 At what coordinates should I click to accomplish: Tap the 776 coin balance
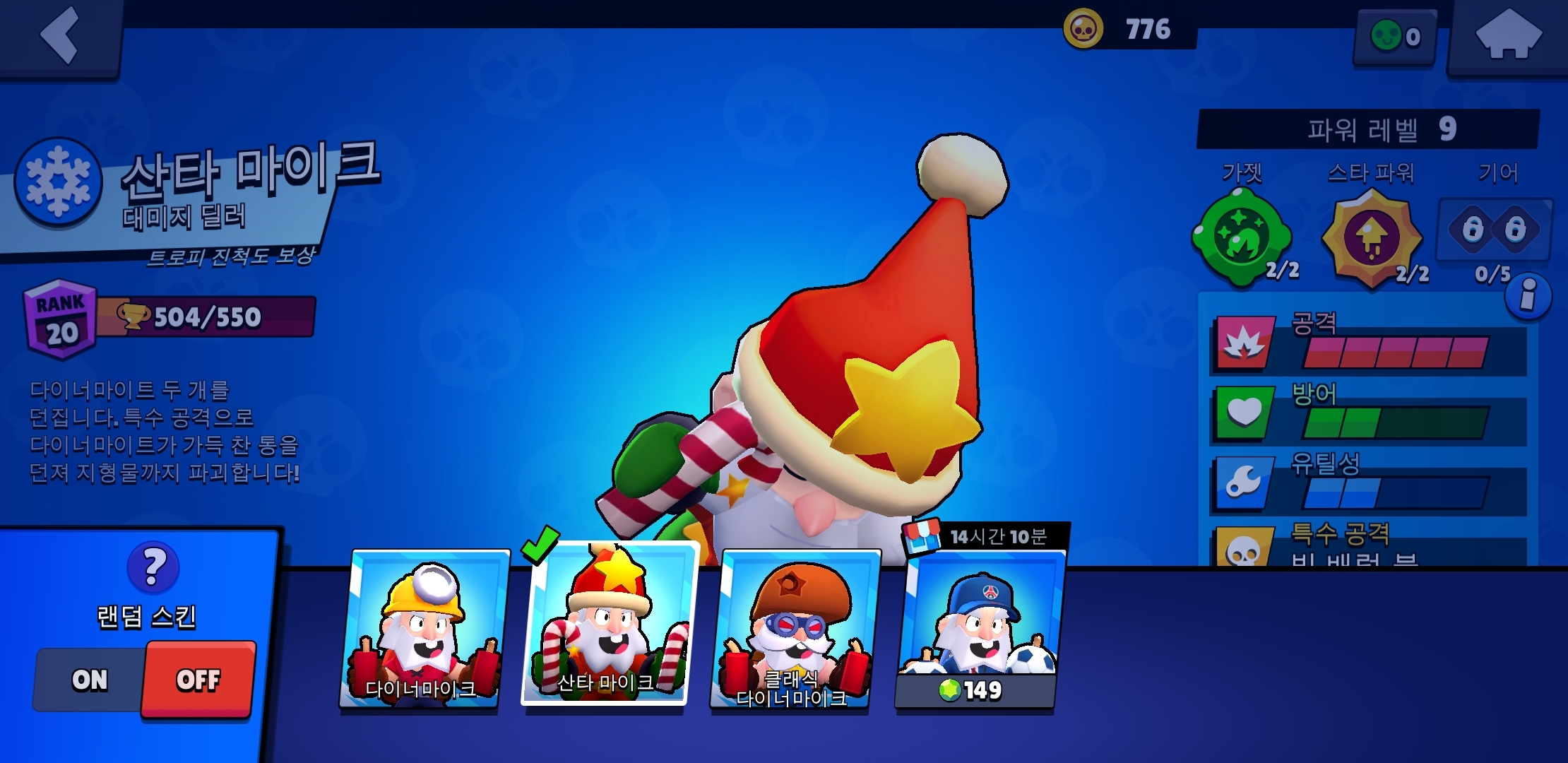tap(1129, 29)
